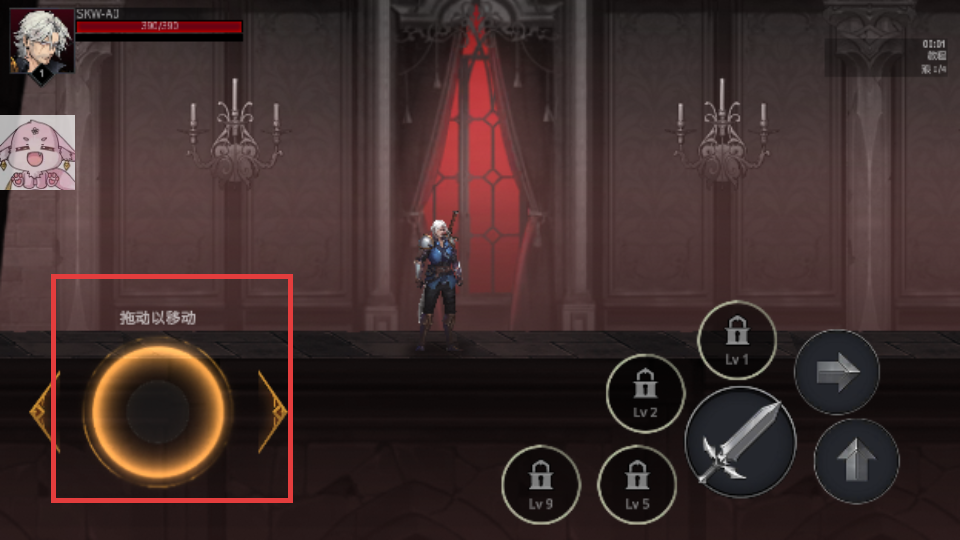This screenshot has width=960, height=540.
Task: Jump using the up arrow button
Action: point(856,461)
